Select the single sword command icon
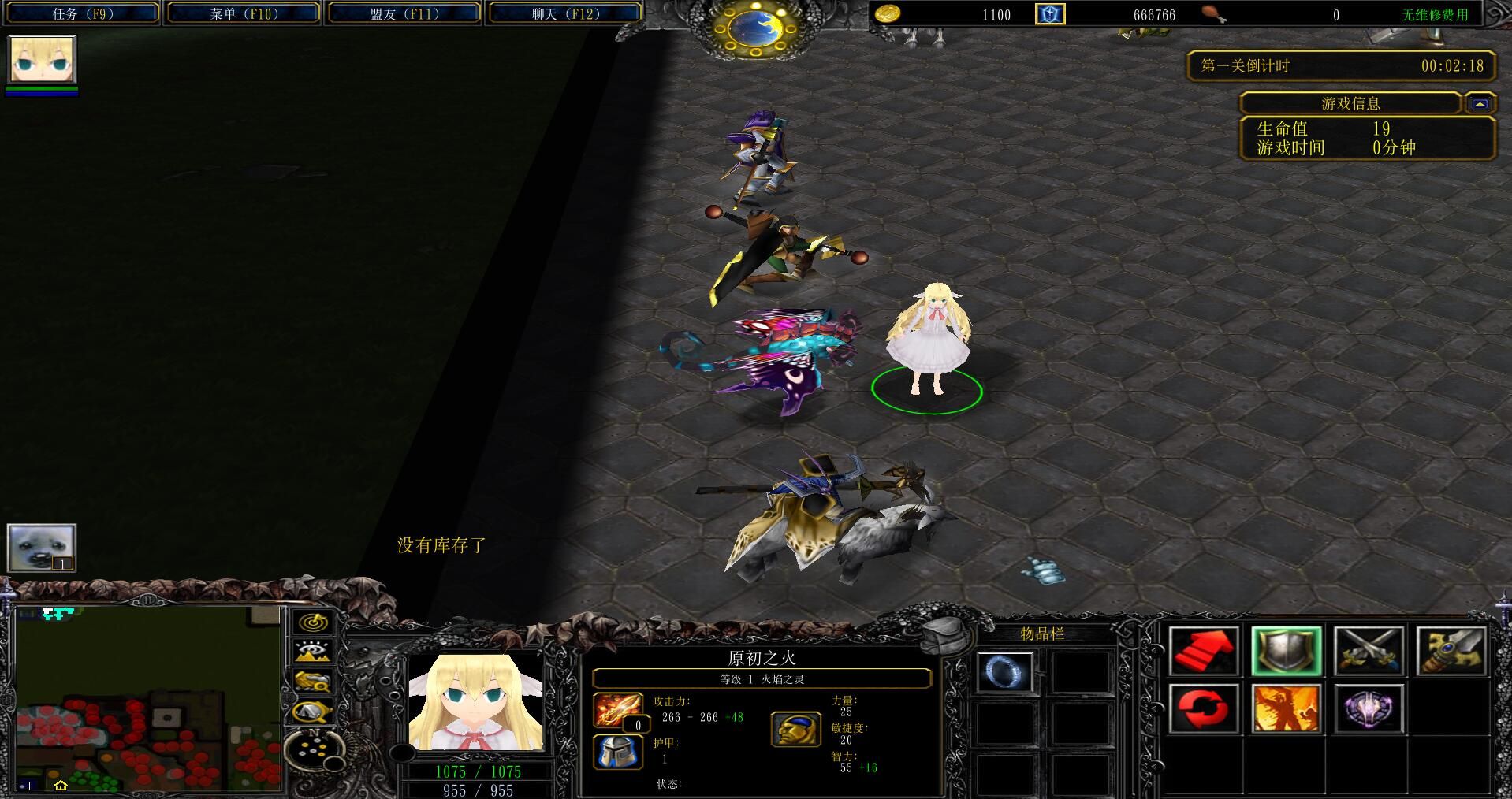The width and height of the screenshot is (1512, 799). click(x=1451, y=651)
